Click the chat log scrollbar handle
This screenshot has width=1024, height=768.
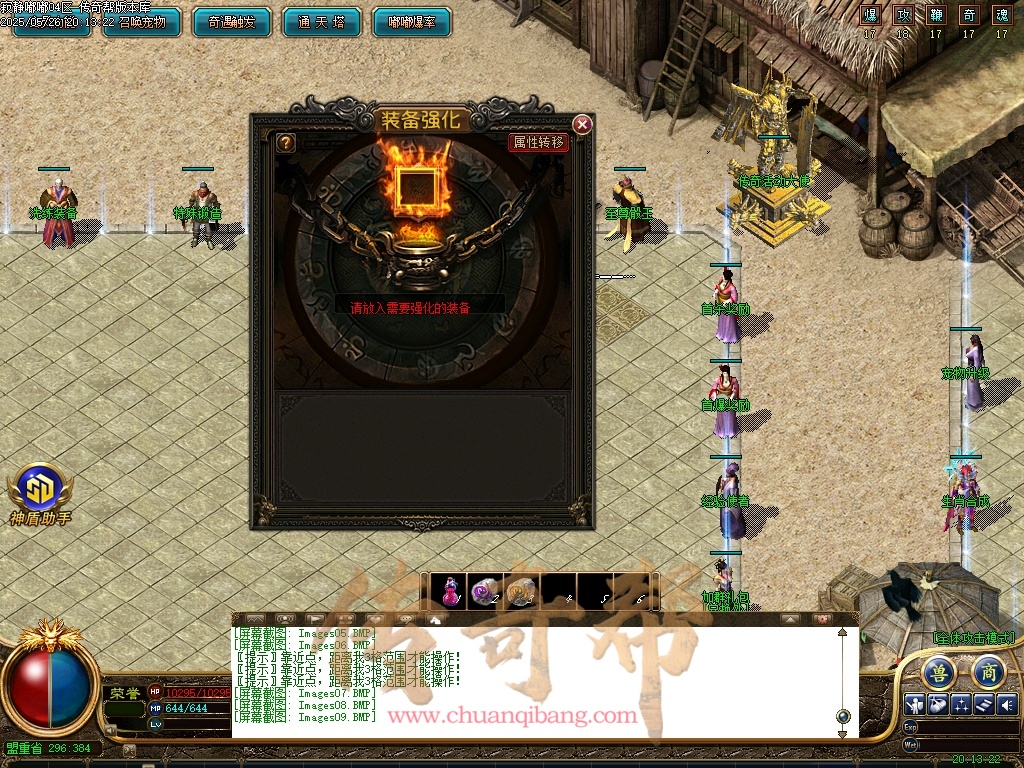[x=843, y=716]
